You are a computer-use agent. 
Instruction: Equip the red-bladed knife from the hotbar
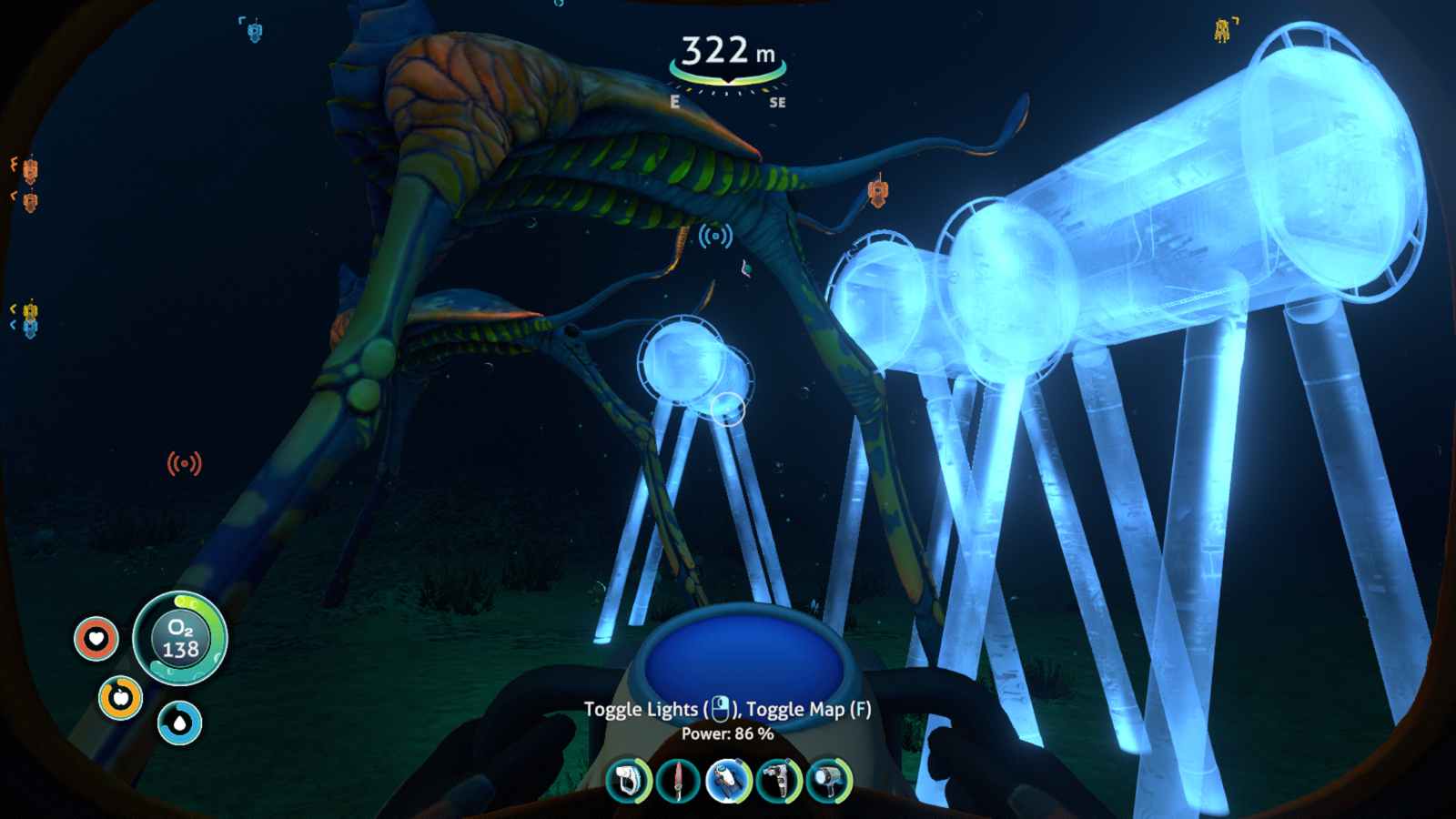pyautogui.click(x=678, y=781)
